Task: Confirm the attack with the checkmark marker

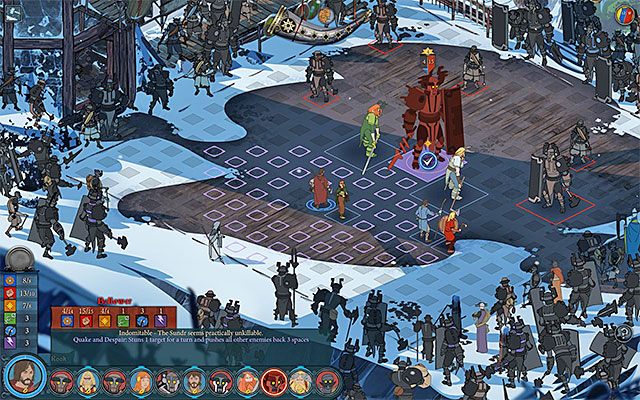Action: [x=428, y=159]
